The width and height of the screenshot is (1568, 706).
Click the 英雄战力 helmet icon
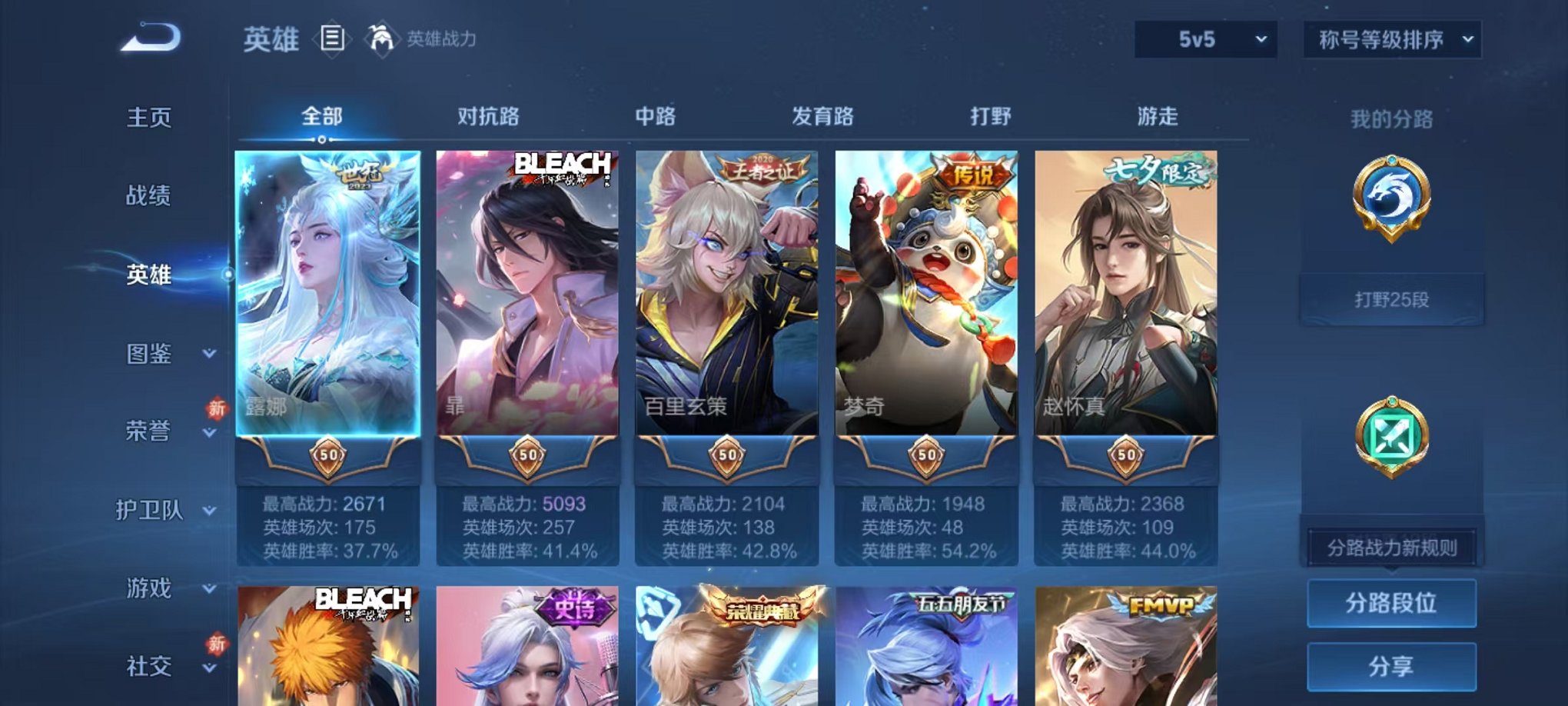(380, 38)
